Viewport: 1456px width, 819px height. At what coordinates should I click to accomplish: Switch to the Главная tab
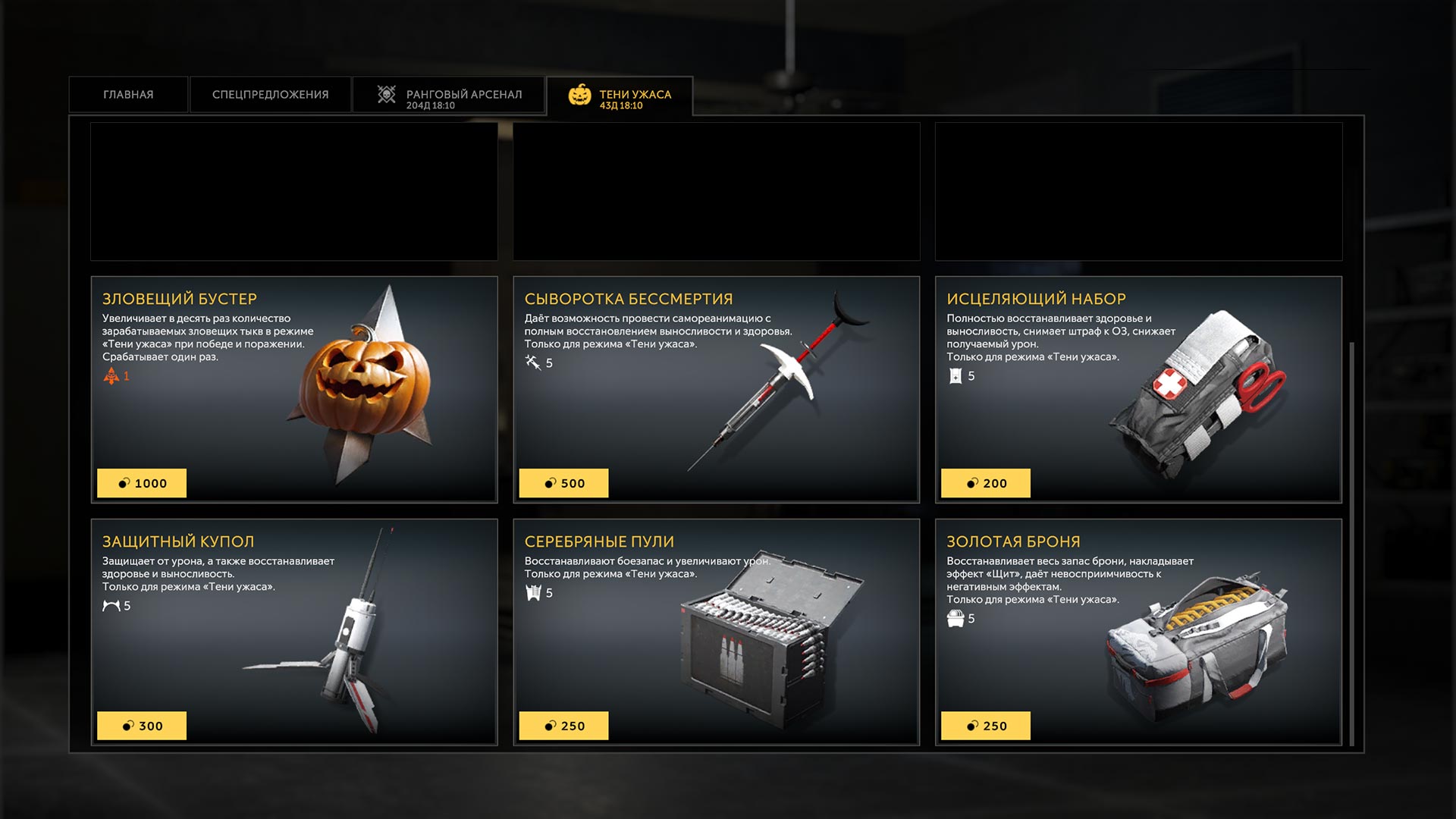(x=128, y=95)
